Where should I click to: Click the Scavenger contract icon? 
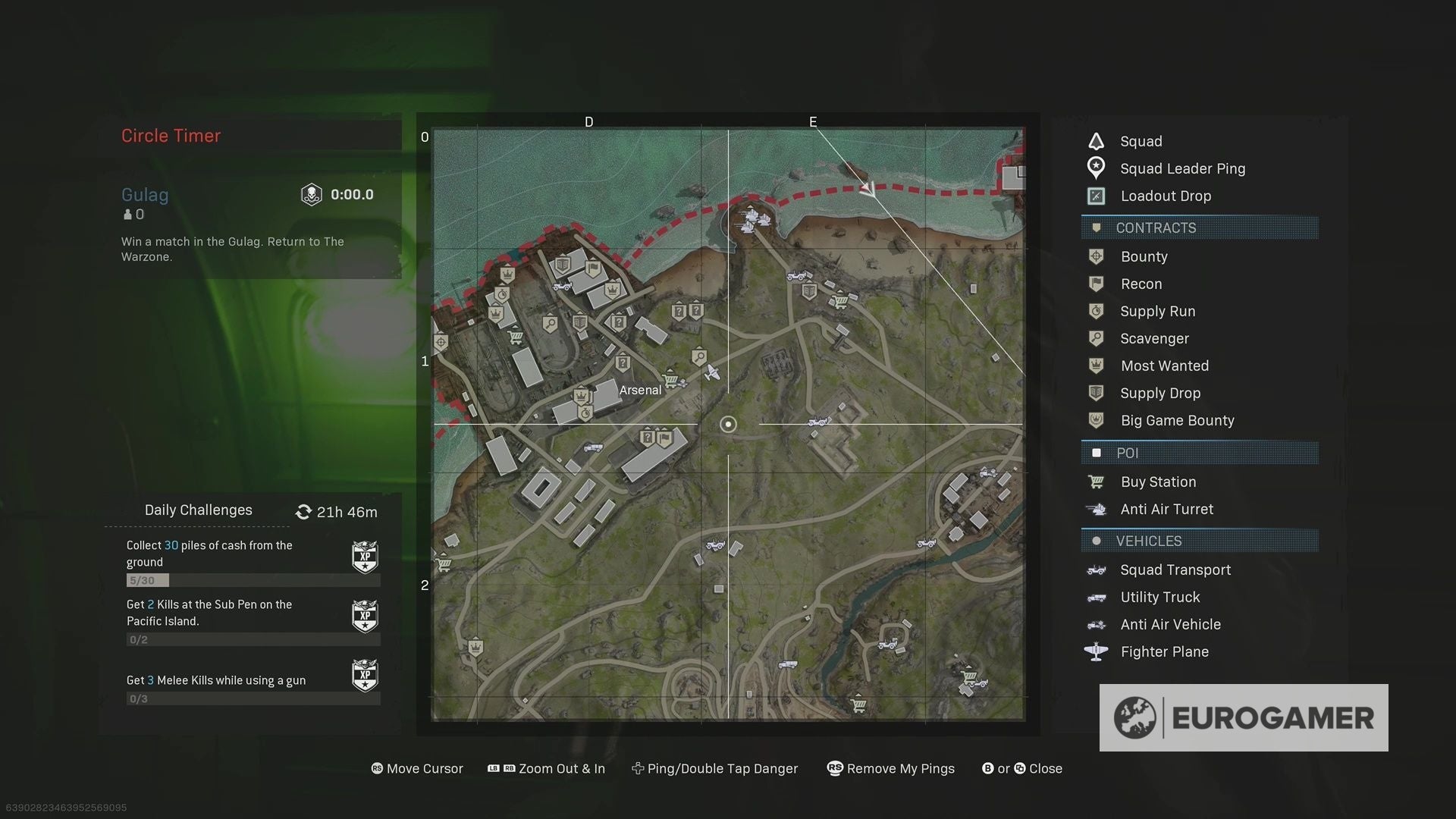[x=1097, y=338]
